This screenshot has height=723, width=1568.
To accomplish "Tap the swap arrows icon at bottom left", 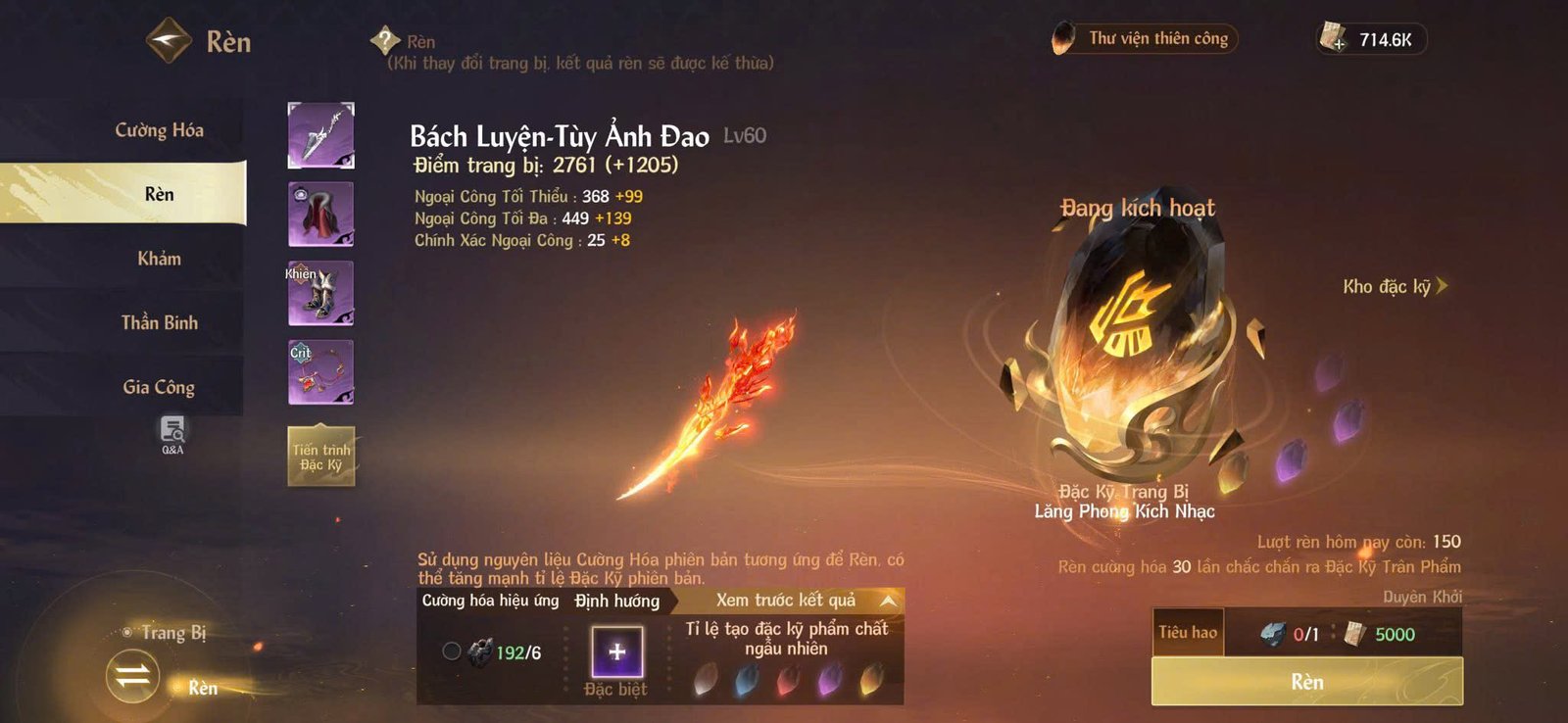I will pyautogui.click(x=135, y=676).
